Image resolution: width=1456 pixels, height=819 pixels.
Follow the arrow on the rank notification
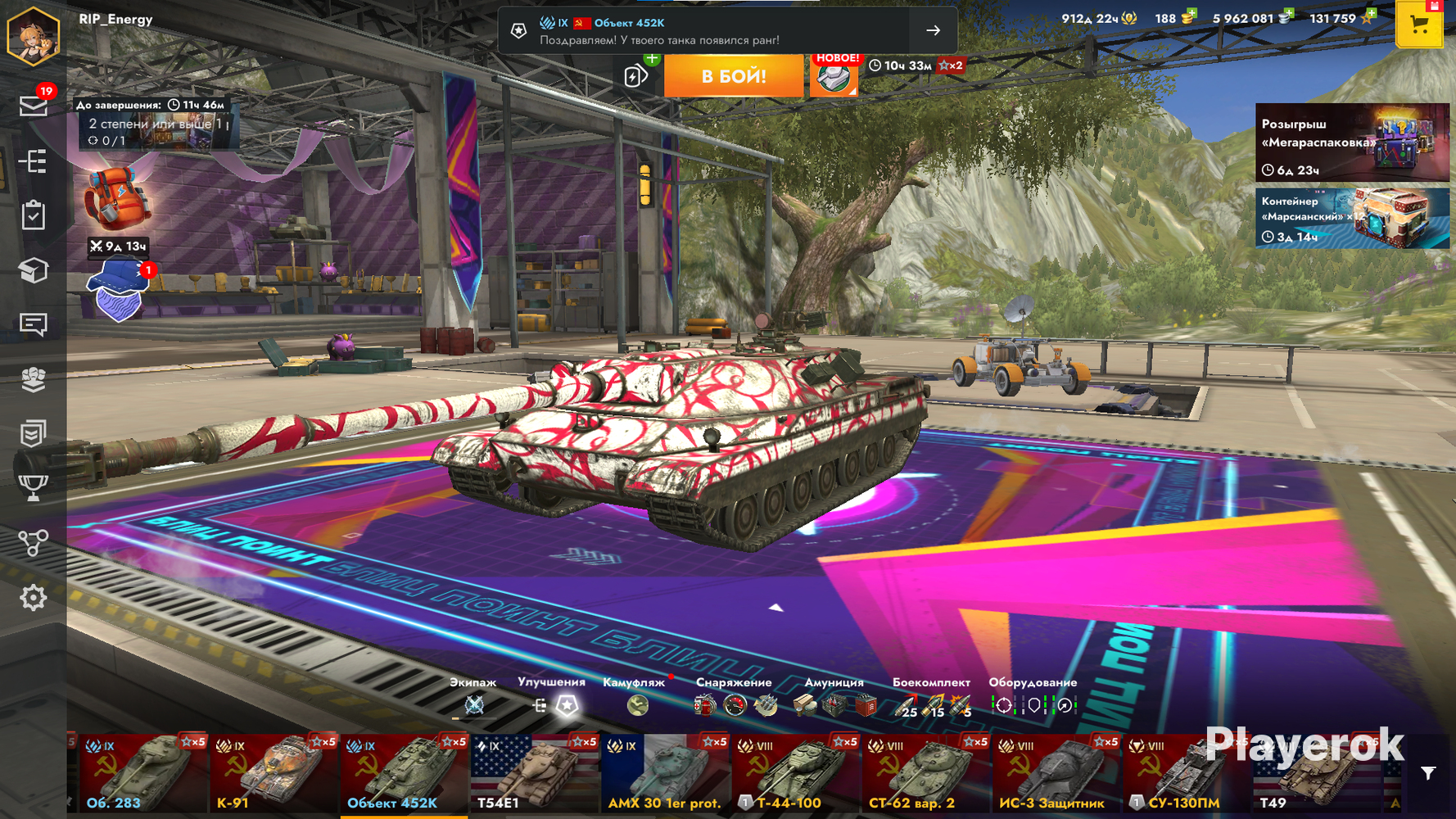click(x=933, y=30)
